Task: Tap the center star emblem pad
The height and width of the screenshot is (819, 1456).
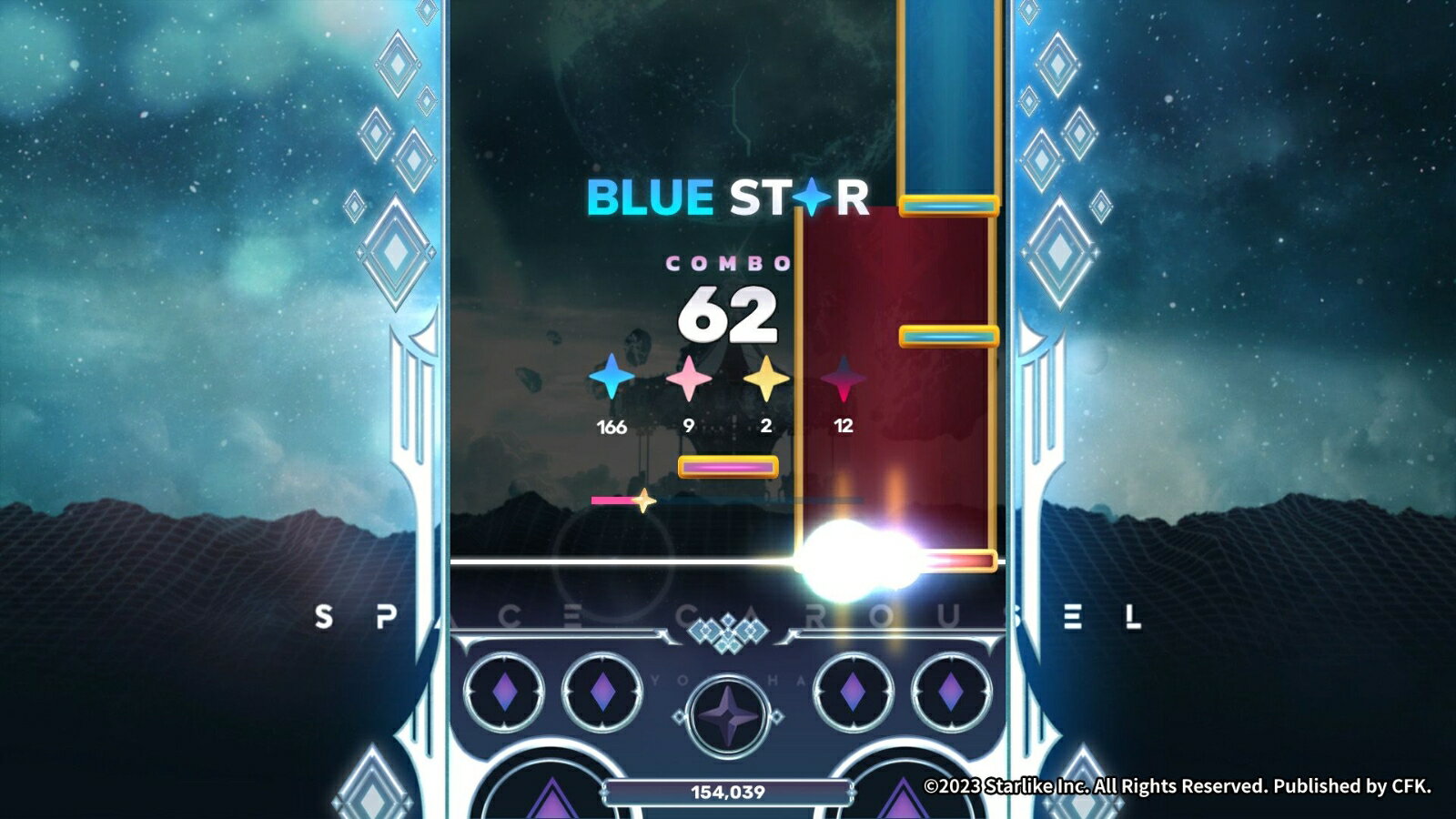Action: (x=725, y=715)
